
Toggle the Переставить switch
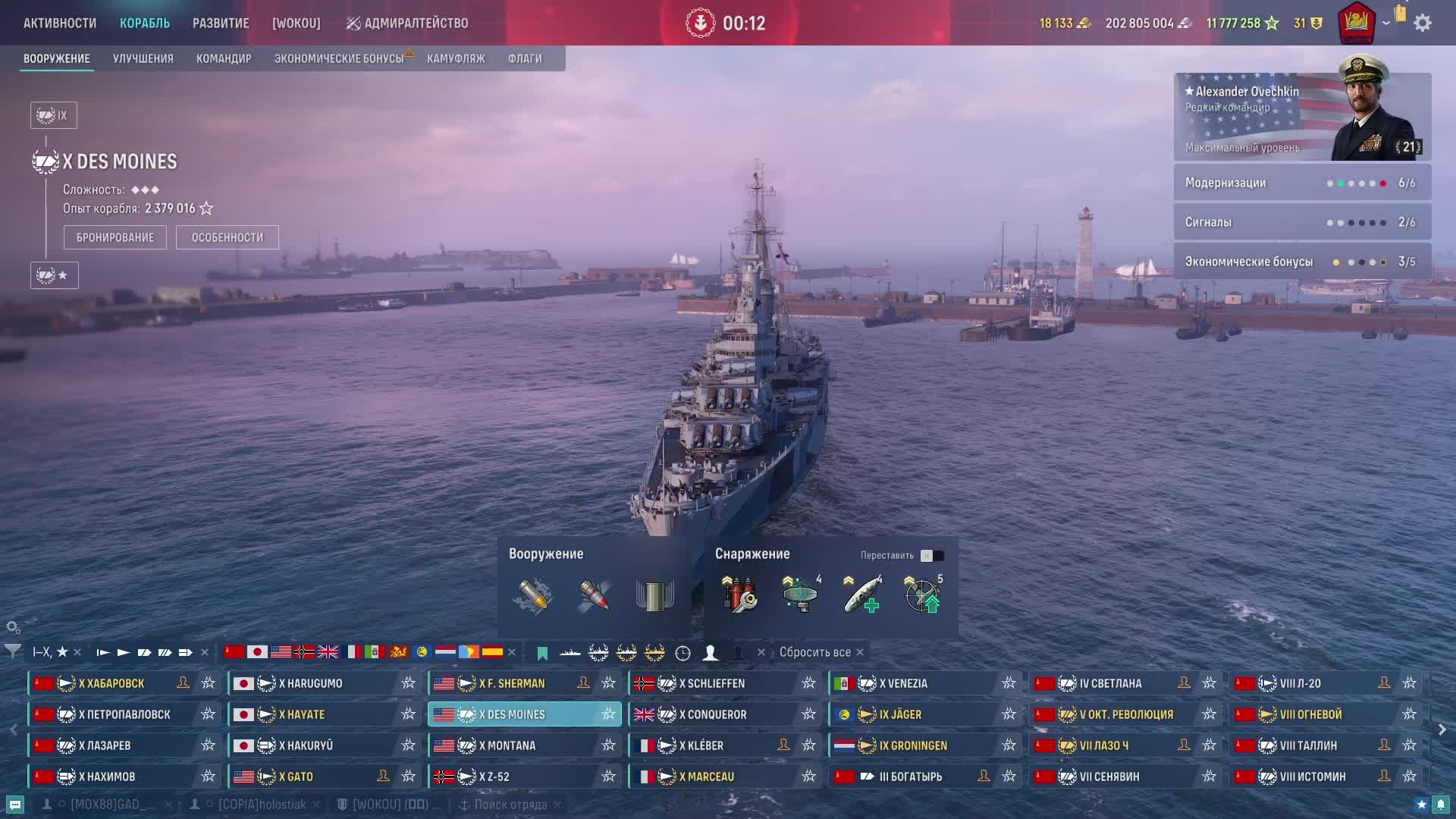pos(932,556)
